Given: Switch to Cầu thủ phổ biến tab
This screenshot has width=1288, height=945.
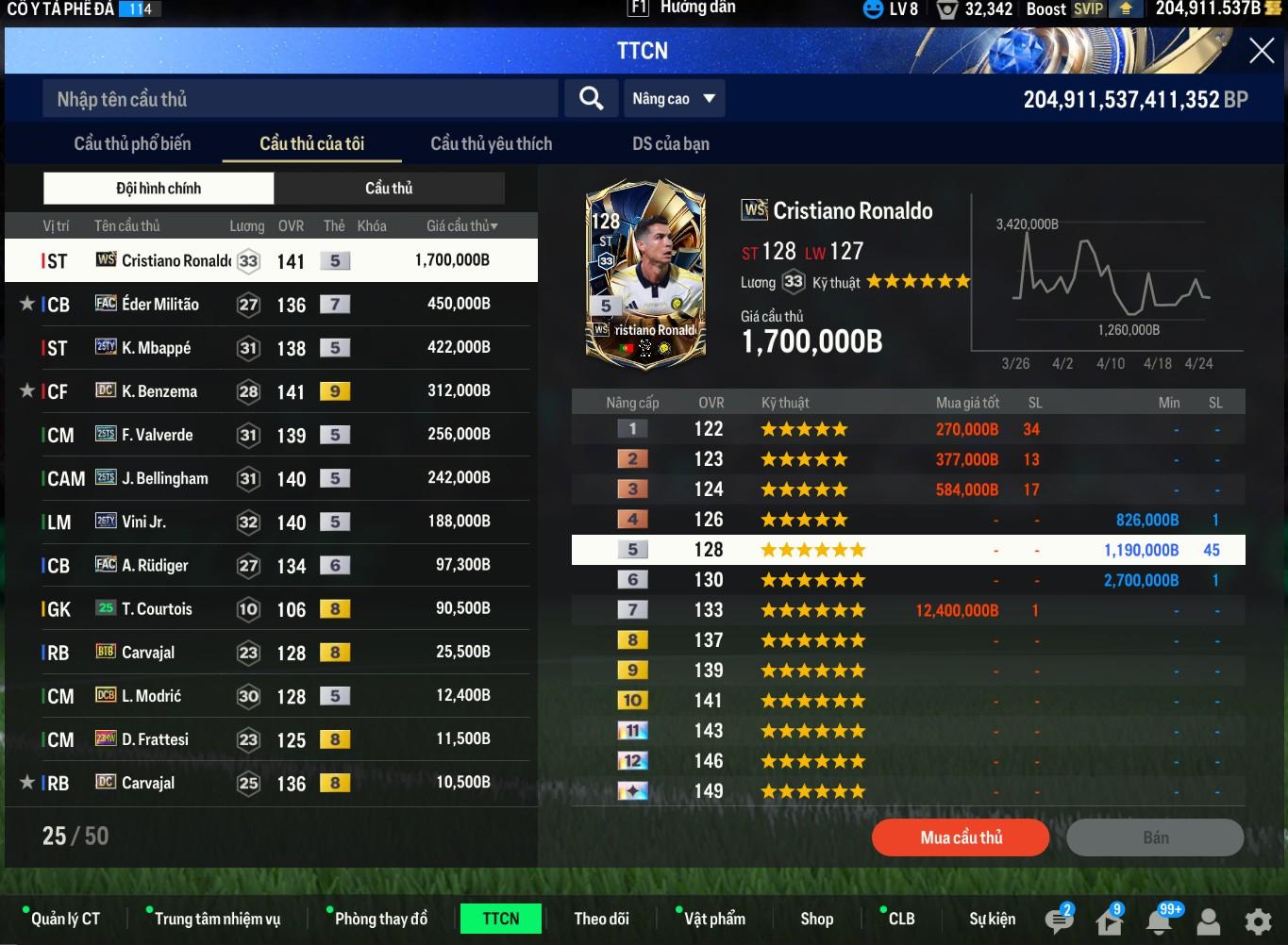Looking at the screenshot, I should pos(132,144).
